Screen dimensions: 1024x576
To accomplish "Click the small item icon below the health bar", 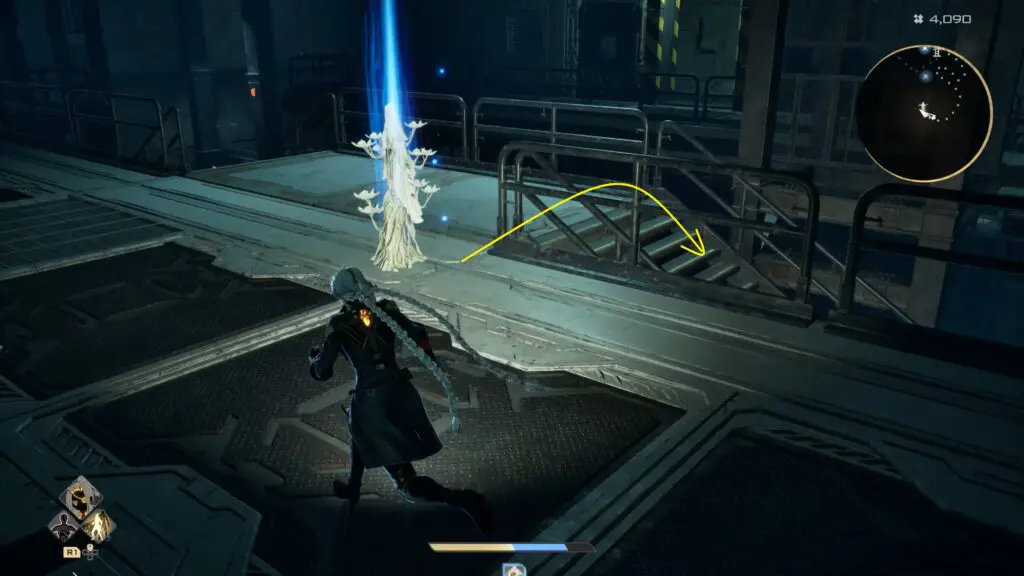I will point(512,569).
